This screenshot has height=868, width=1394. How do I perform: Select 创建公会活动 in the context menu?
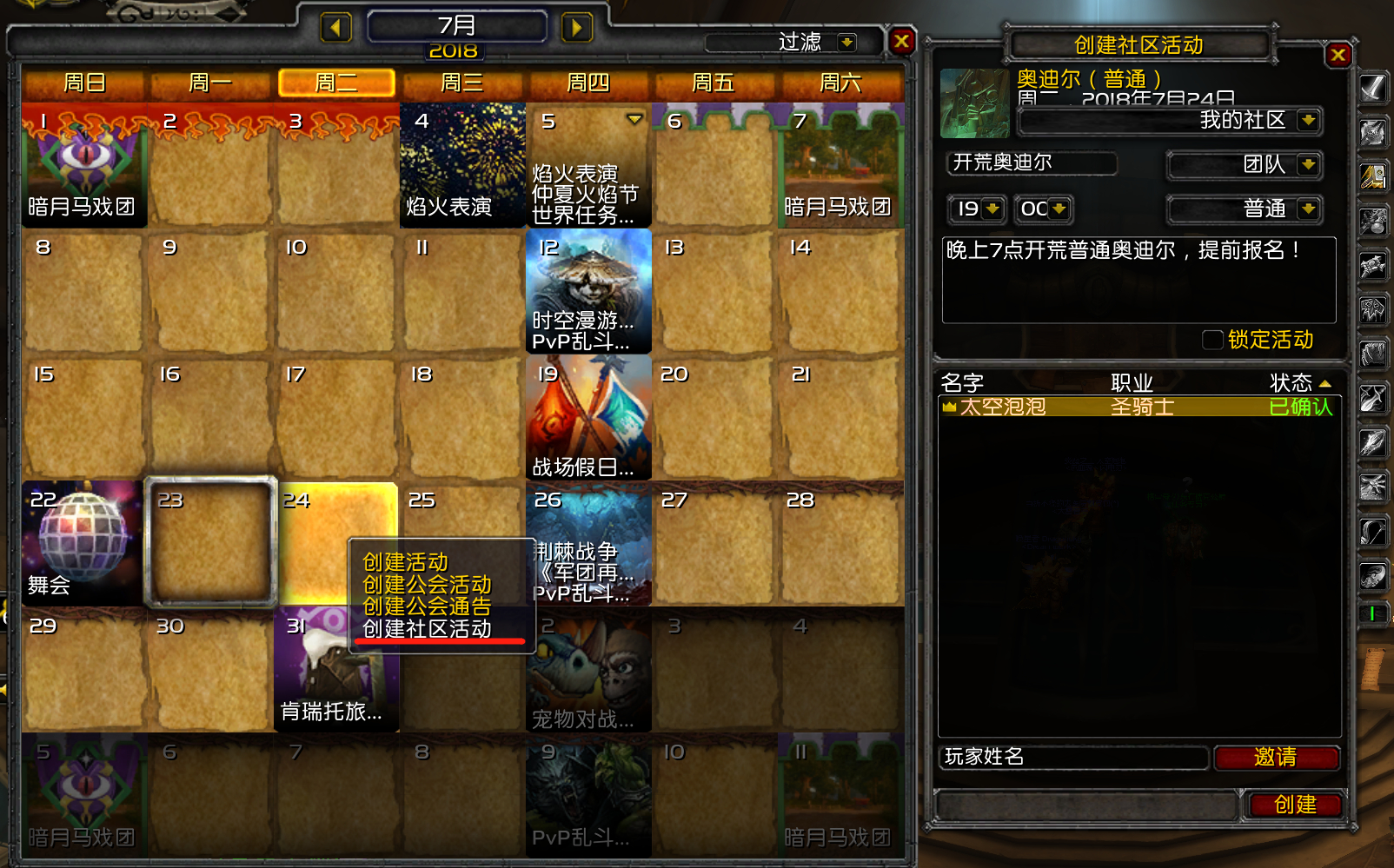click(x=427, y=586)
